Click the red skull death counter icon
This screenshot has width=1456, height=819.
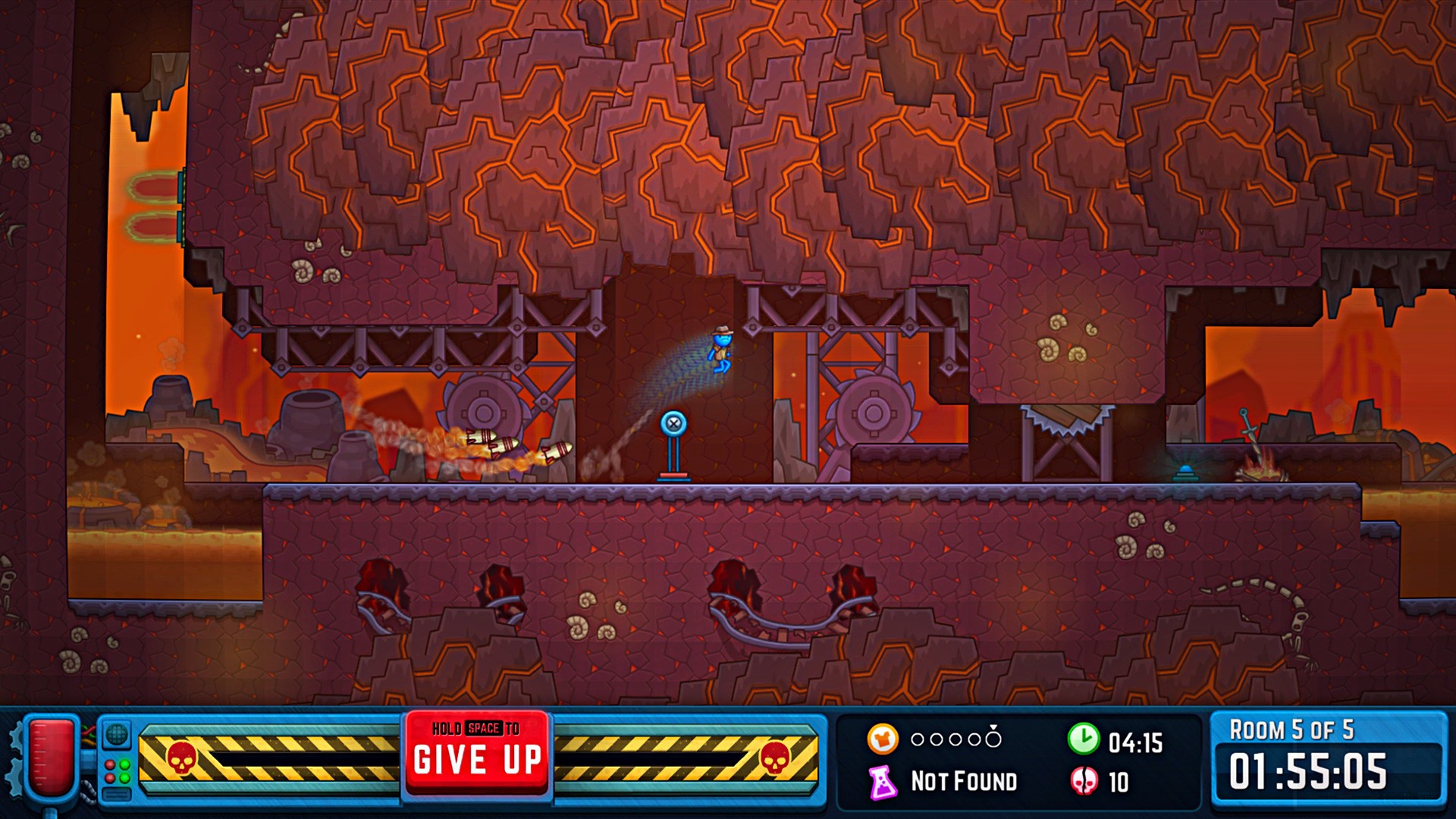click(1084, 781)
